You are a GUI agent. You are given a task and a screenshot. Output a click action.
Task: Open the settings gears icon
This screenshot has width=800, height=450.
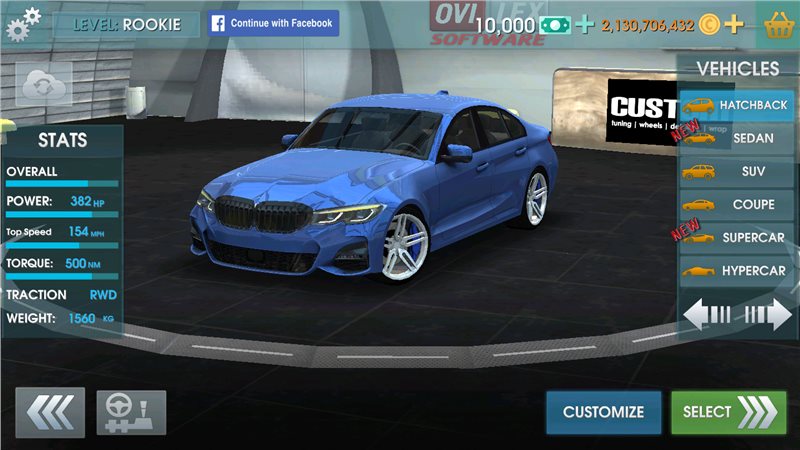23,22
